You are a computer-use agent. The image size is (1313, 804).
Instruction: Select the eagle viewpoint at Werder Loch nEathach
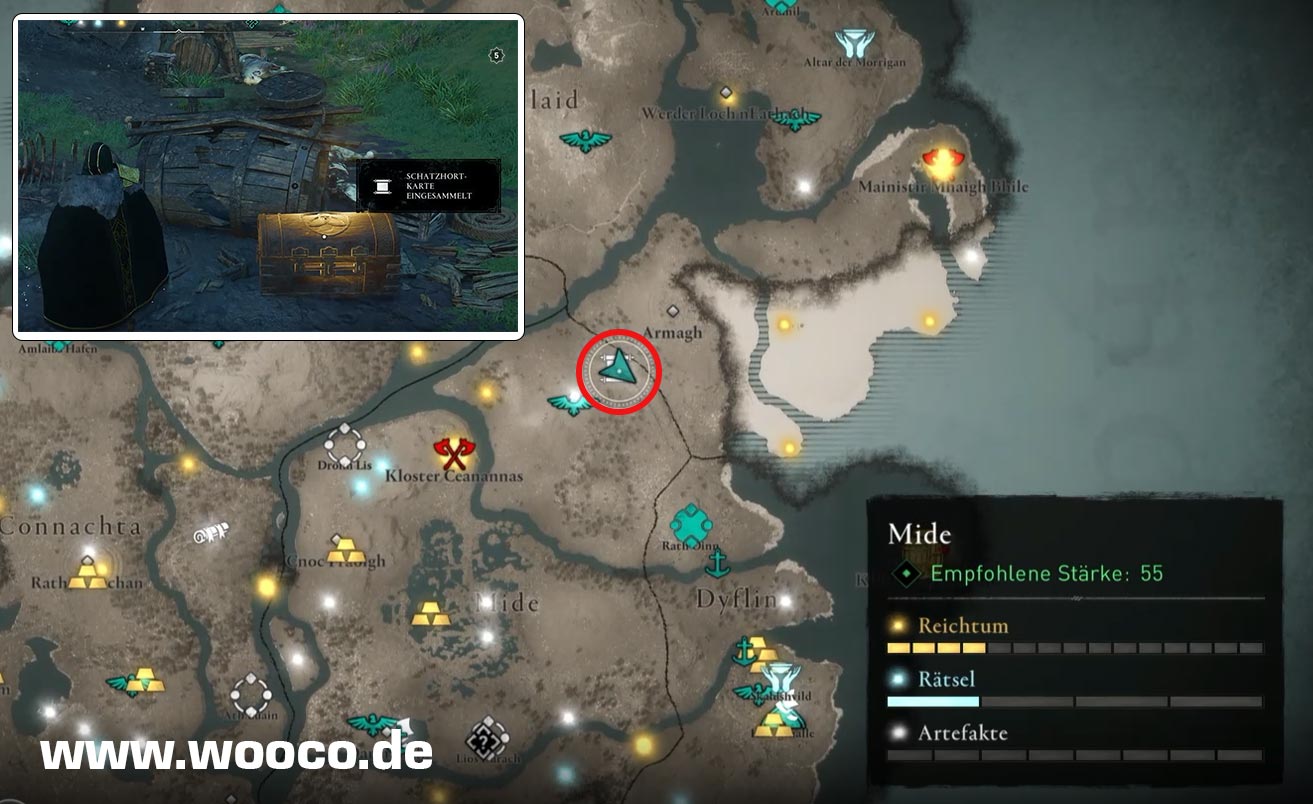(797, 119)
